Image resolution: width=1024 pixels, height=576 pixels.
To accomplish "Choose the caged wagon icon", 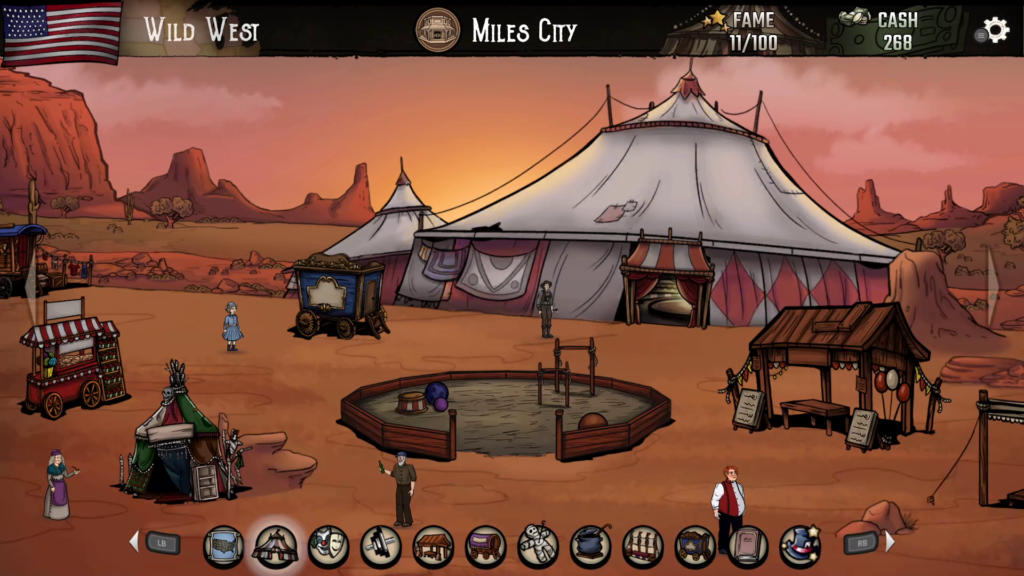I will point(695,546).
